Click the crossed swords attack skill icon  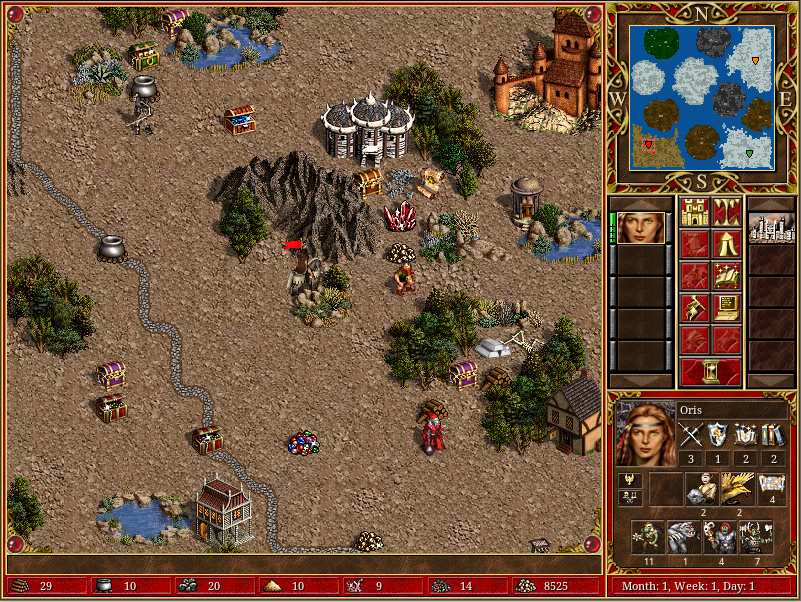click(x=690, y=434)
